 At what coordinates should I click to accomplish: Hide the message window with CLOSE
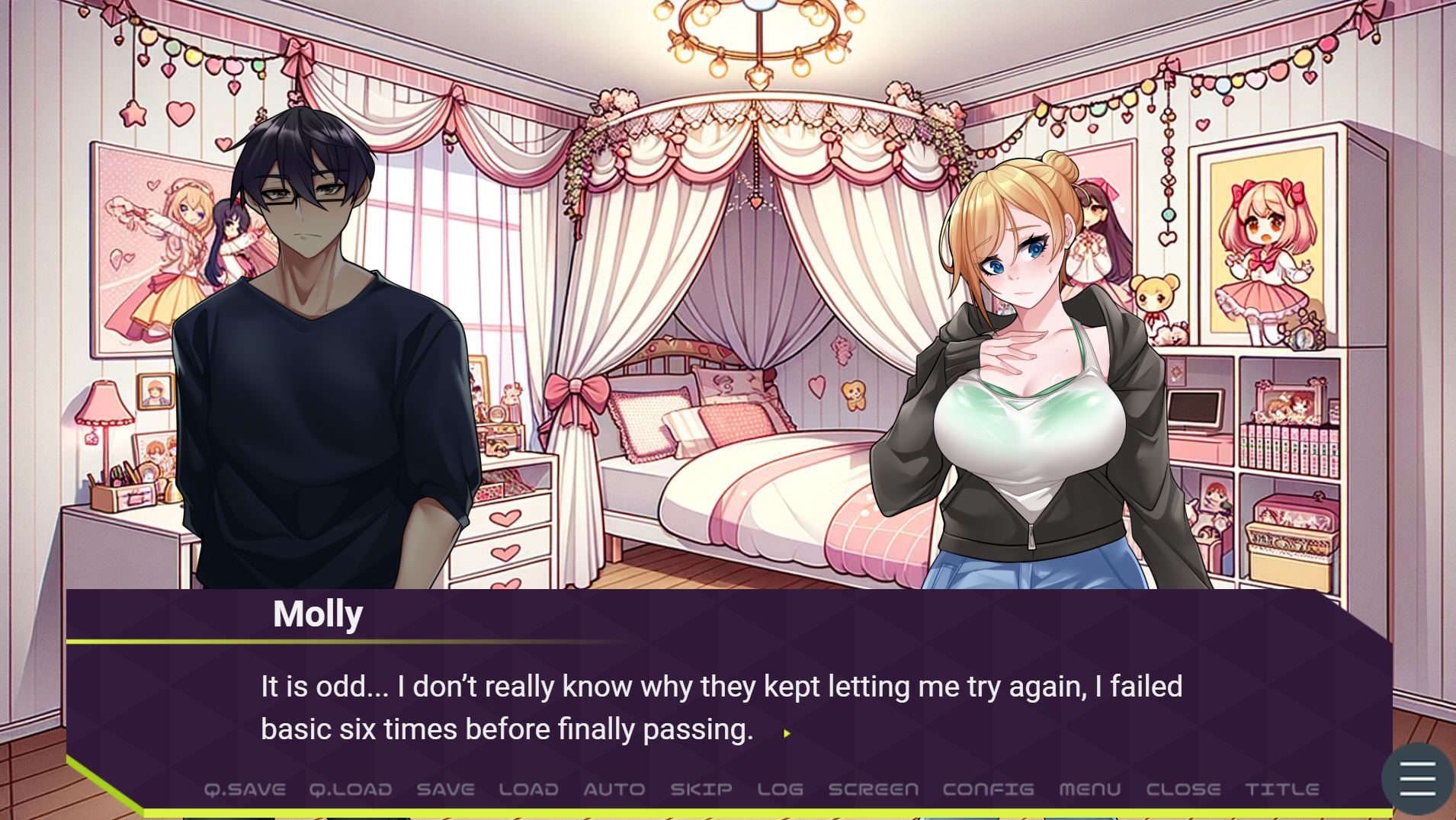[1183, 790]
